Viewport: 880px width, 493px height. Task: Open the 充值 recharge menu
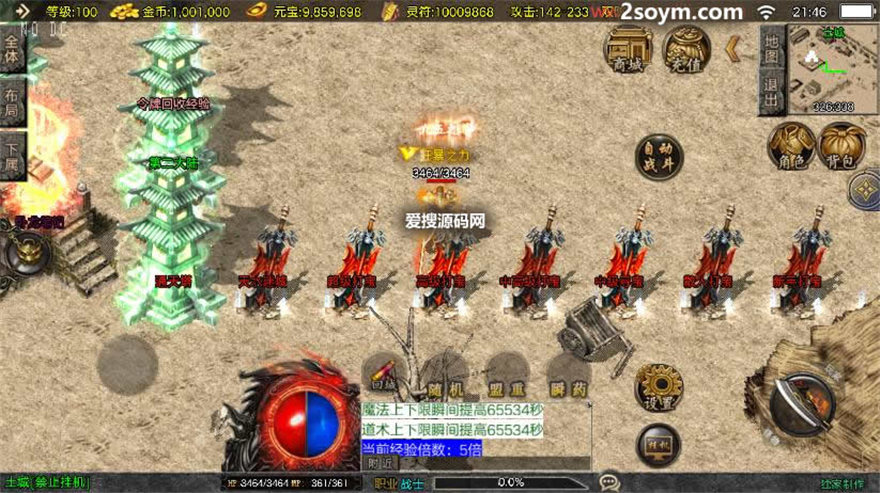(687, 48)
